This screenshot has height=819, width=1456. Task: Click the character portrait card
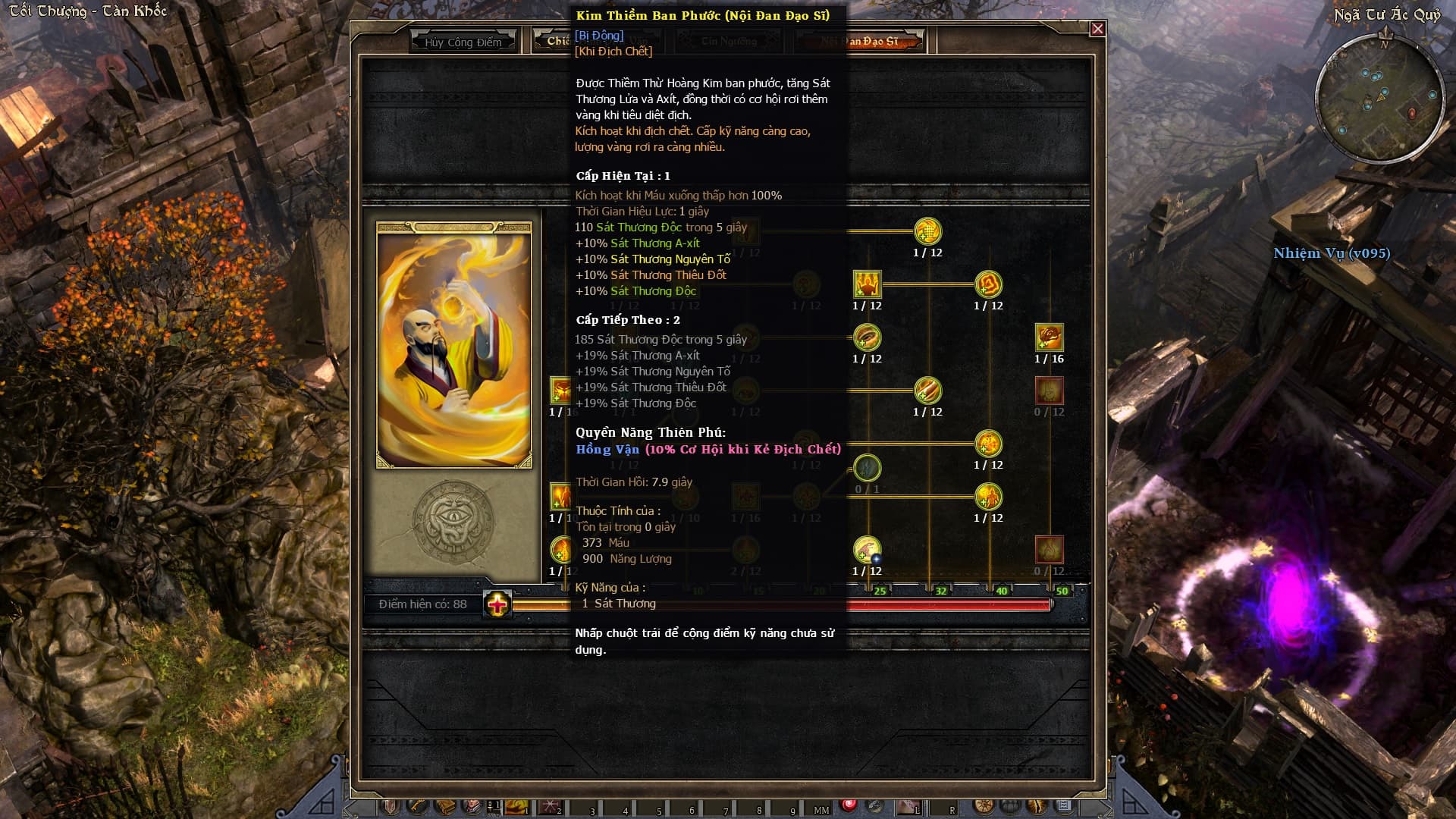coord(454,345)
